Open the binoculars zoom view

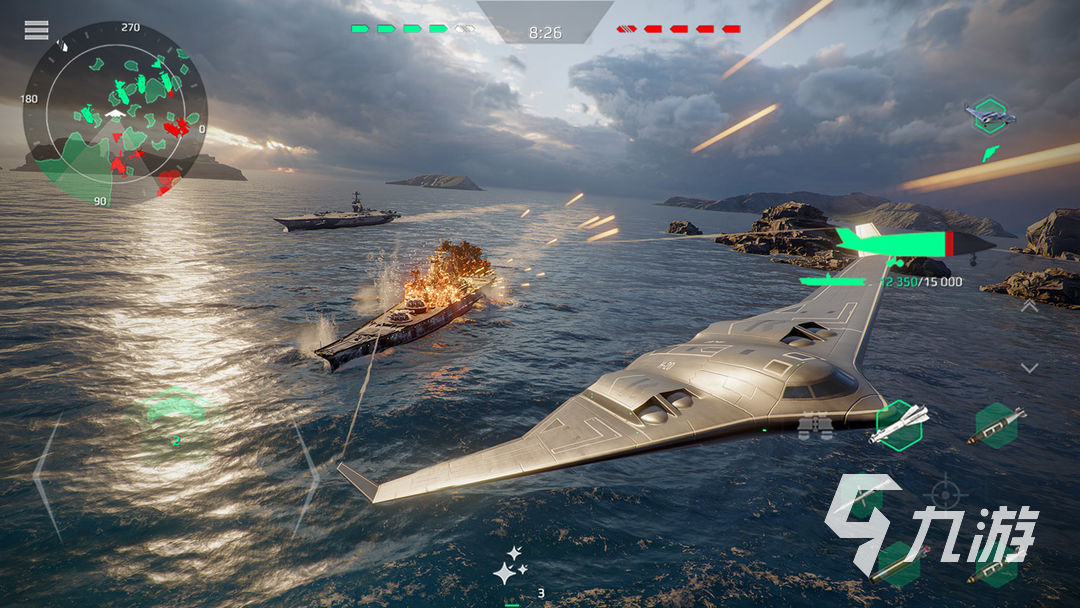815,427
